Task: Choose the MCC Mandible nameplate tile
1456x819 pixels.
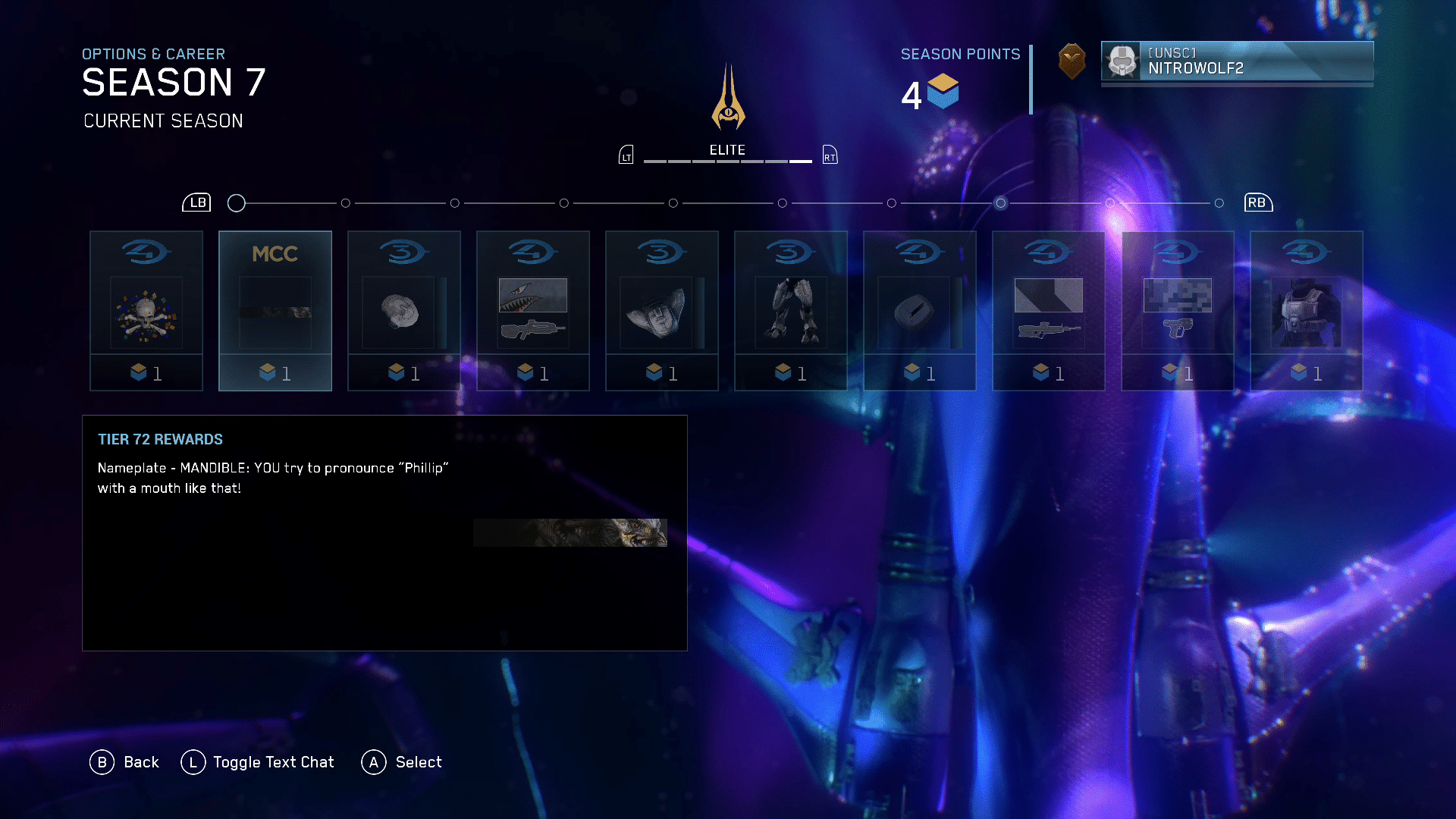Action: 275,311
